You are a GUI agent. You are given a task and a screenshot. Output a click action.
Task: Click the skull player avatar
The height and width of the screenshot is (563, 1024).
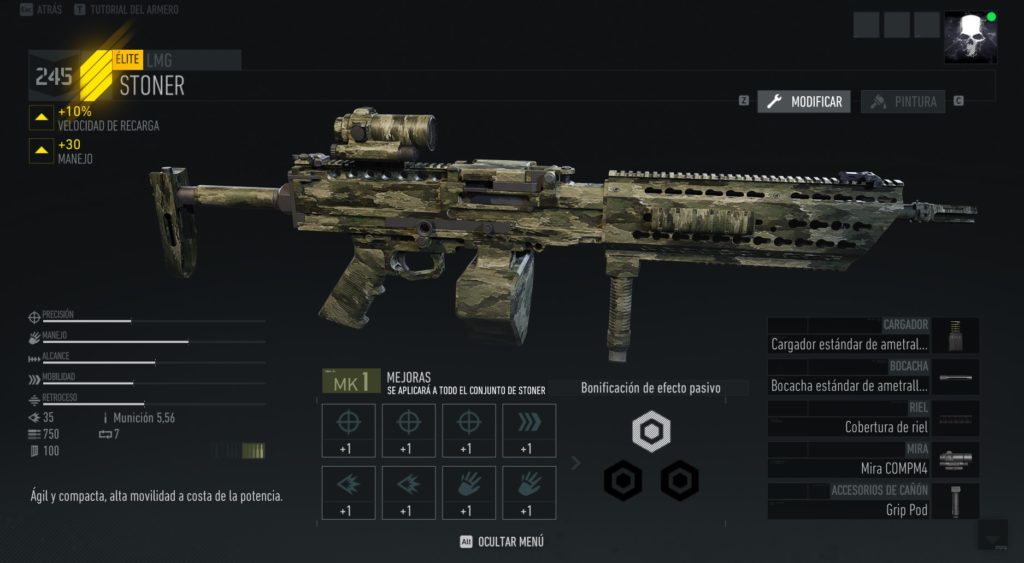pos(970,37)
